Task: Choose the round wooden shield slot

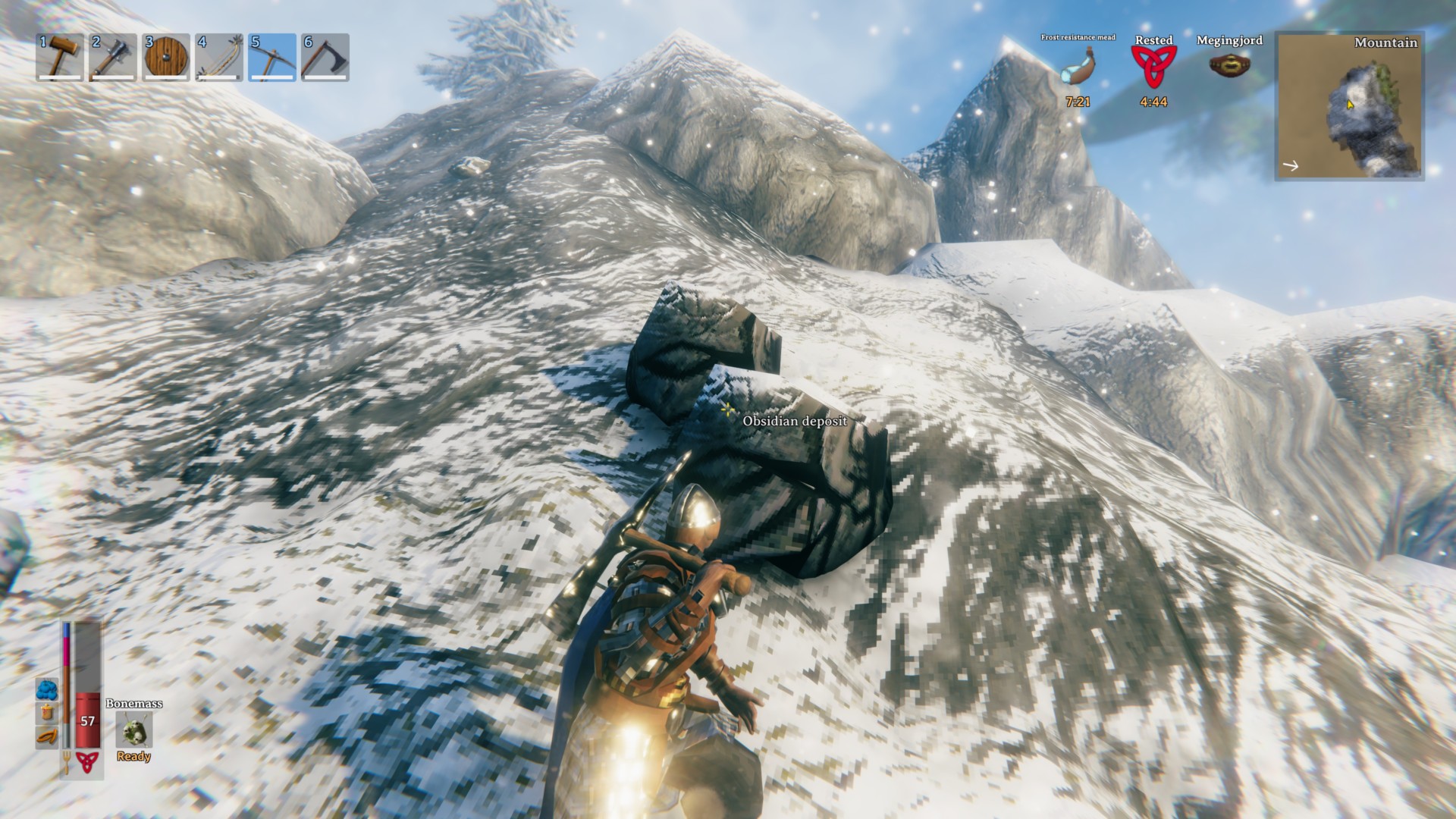Action: point(166,57)
